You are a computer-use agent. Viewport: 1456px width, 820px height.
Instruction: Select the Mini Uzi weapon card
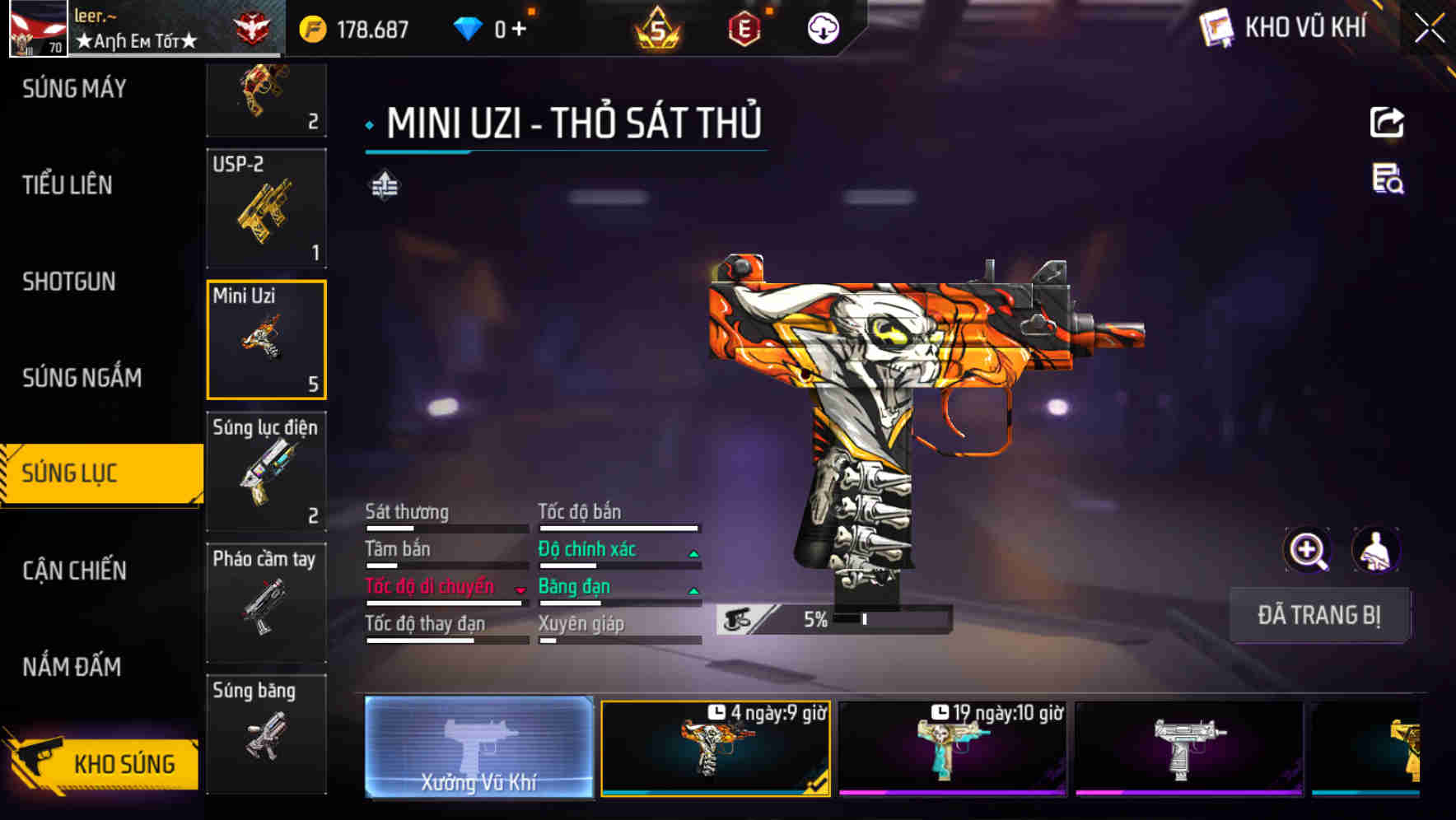coord(266,339)
